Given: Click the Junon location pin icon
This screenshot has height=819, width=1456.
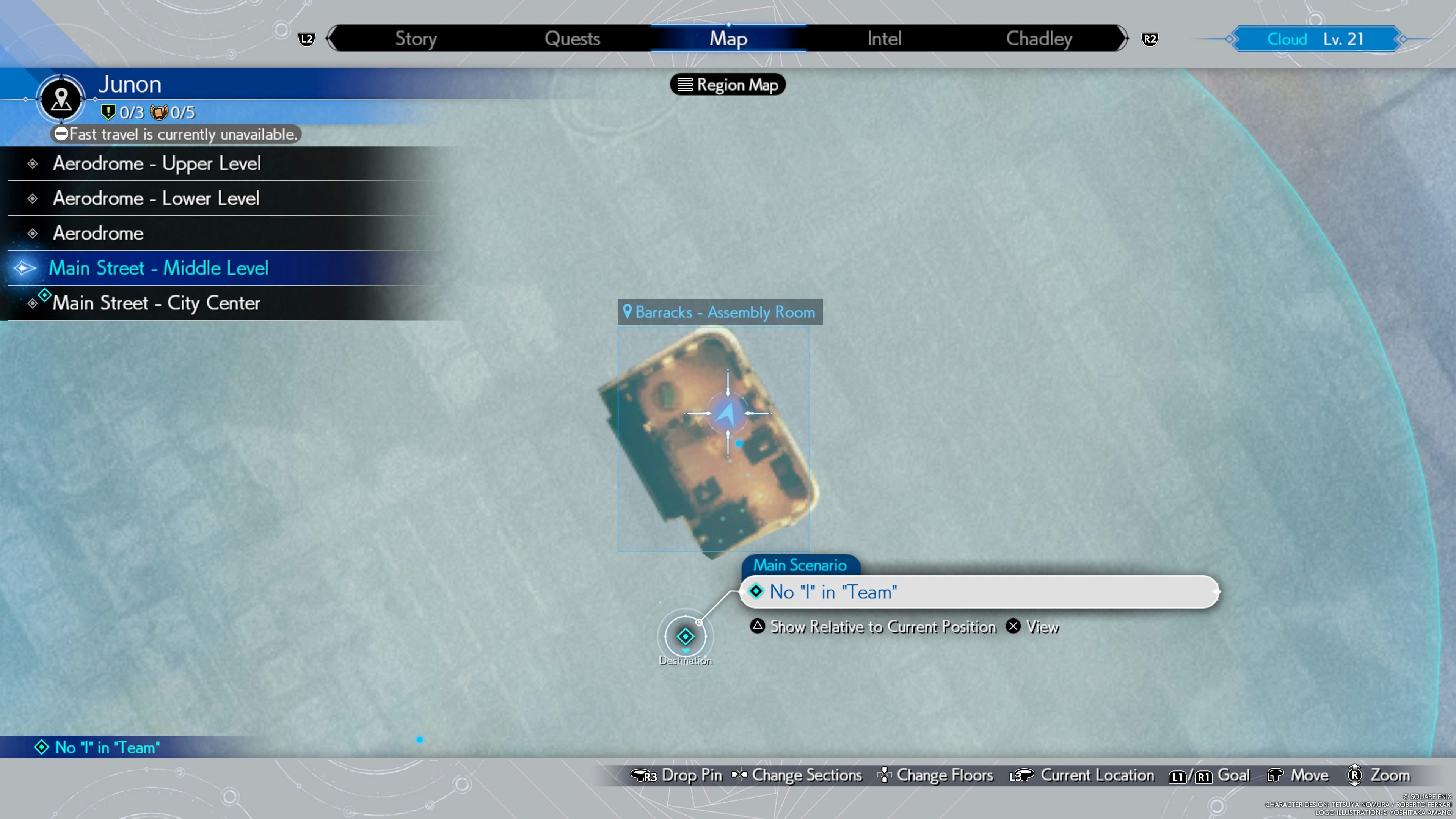Looking at the screenshot, I should coord(61,99).
